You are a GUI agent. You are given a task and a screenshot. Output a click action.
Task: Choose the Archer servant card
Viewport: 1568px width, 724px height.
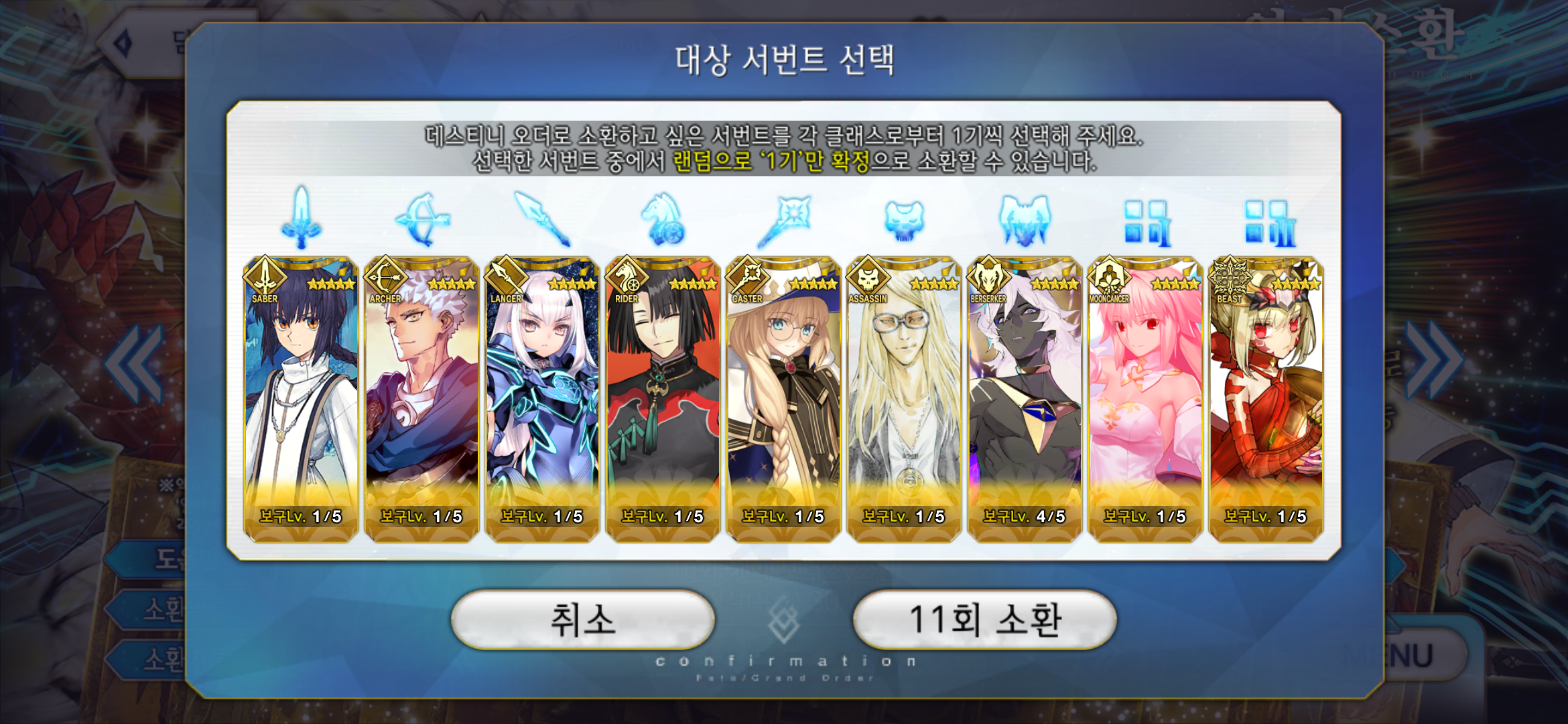[x=421, y=399]
